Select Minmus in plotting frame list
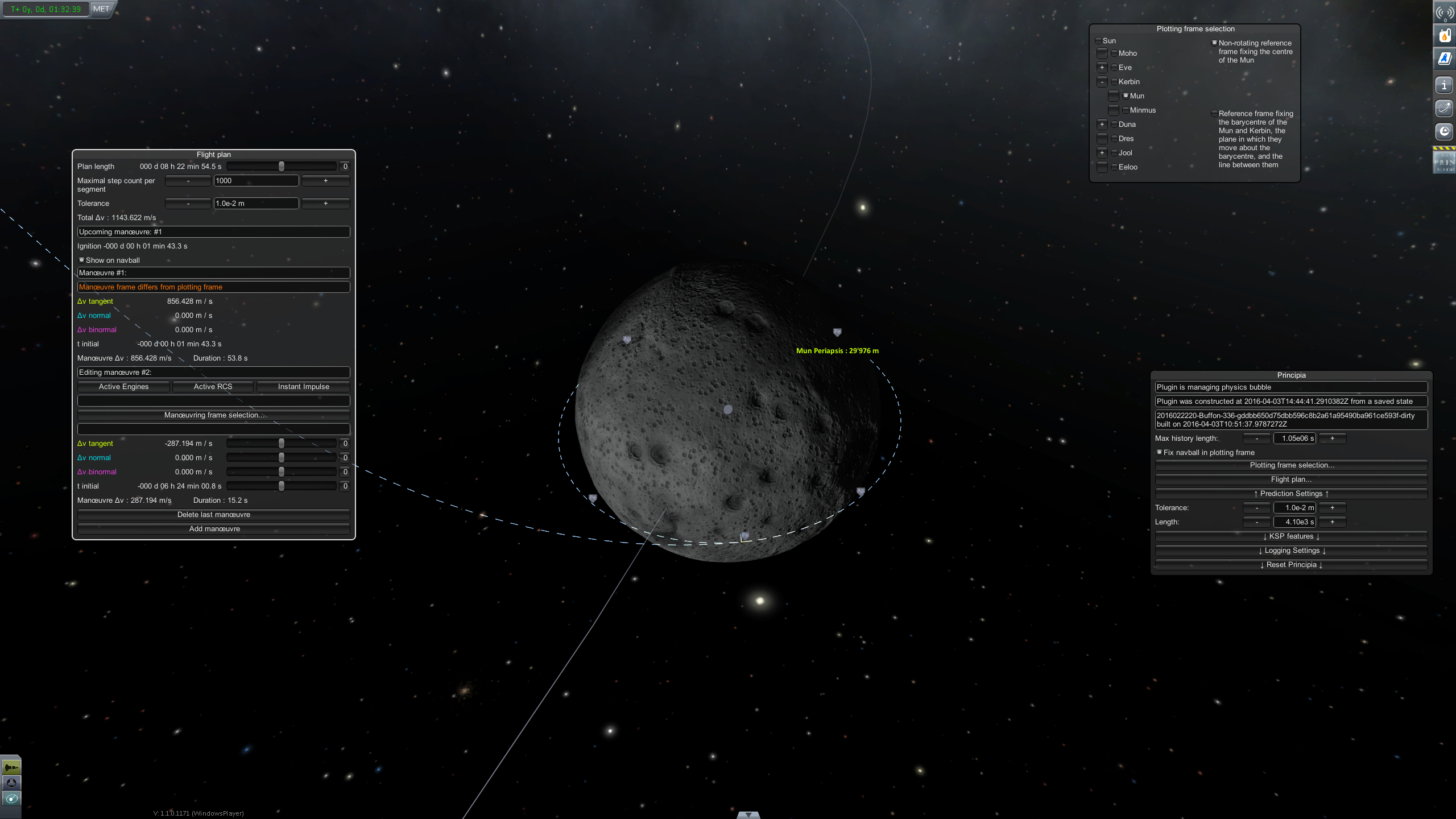Screen dimensions: 1456x819 (1126, 110)
